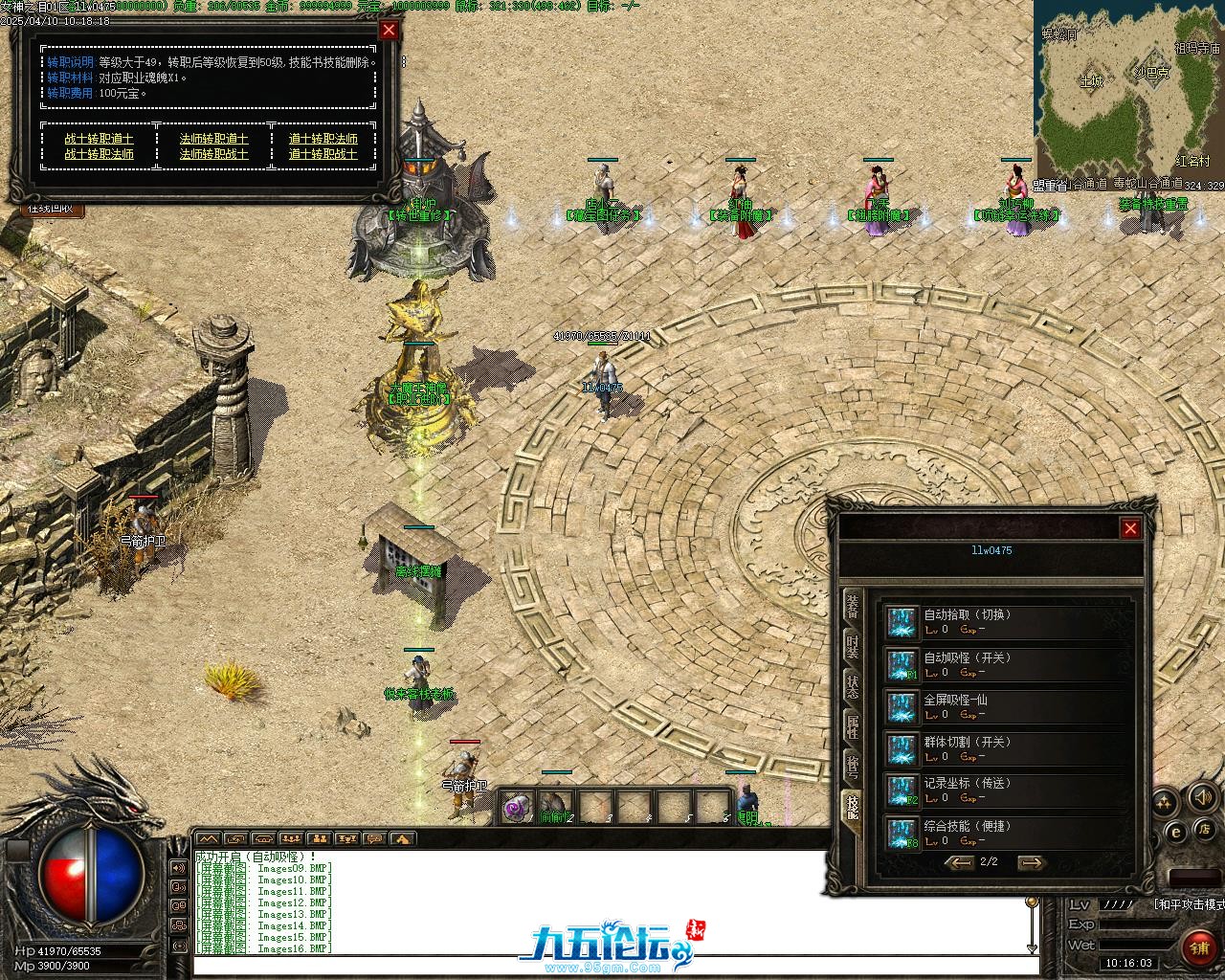
Task: Choose 战士转职道士 job change option
Action: [99, 139]
